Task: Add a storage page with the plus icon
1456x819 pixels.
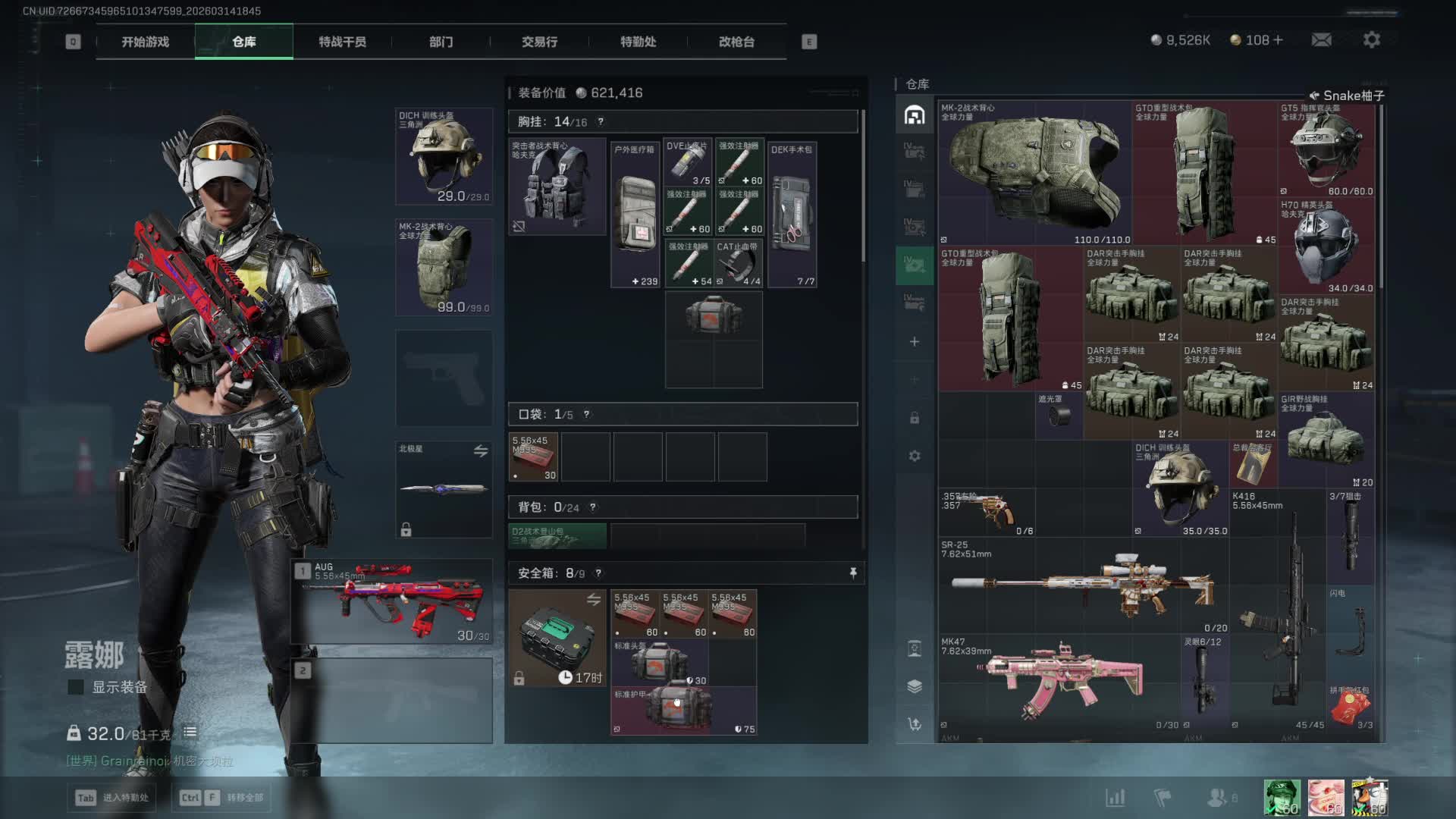Action: coord(915,342)
